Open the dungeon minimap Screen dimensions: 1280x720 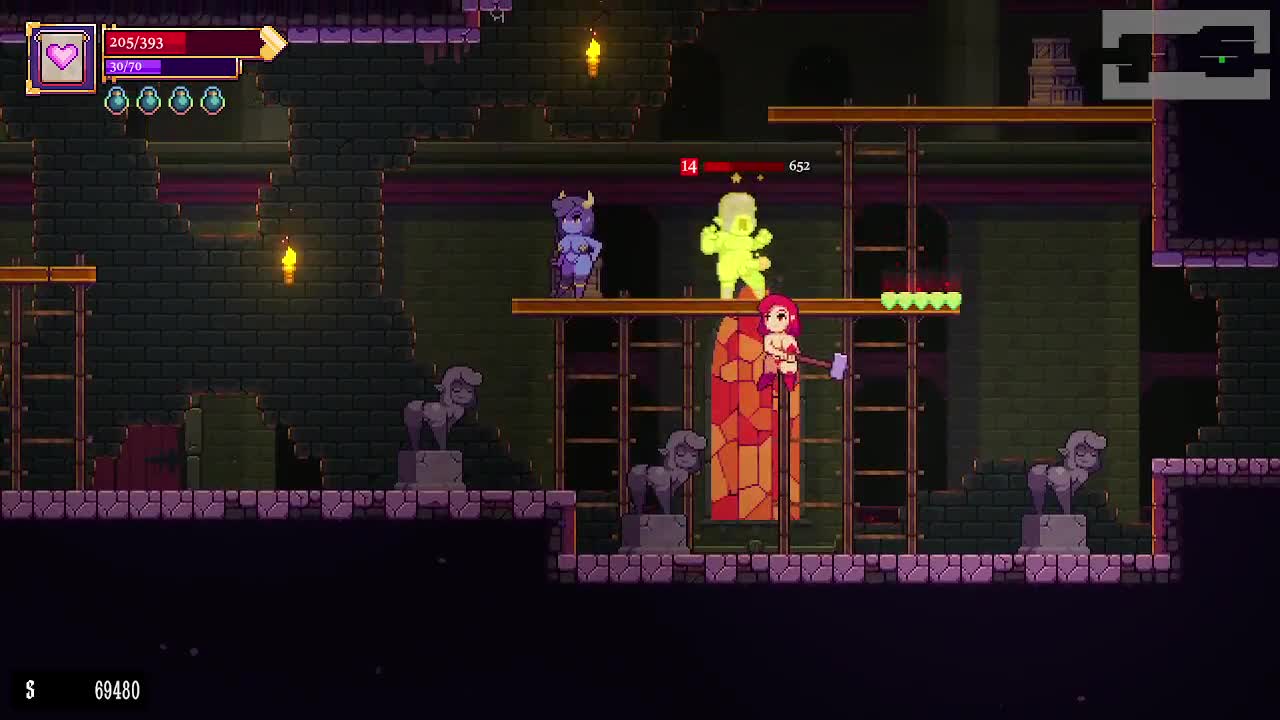click(1185, 55)
